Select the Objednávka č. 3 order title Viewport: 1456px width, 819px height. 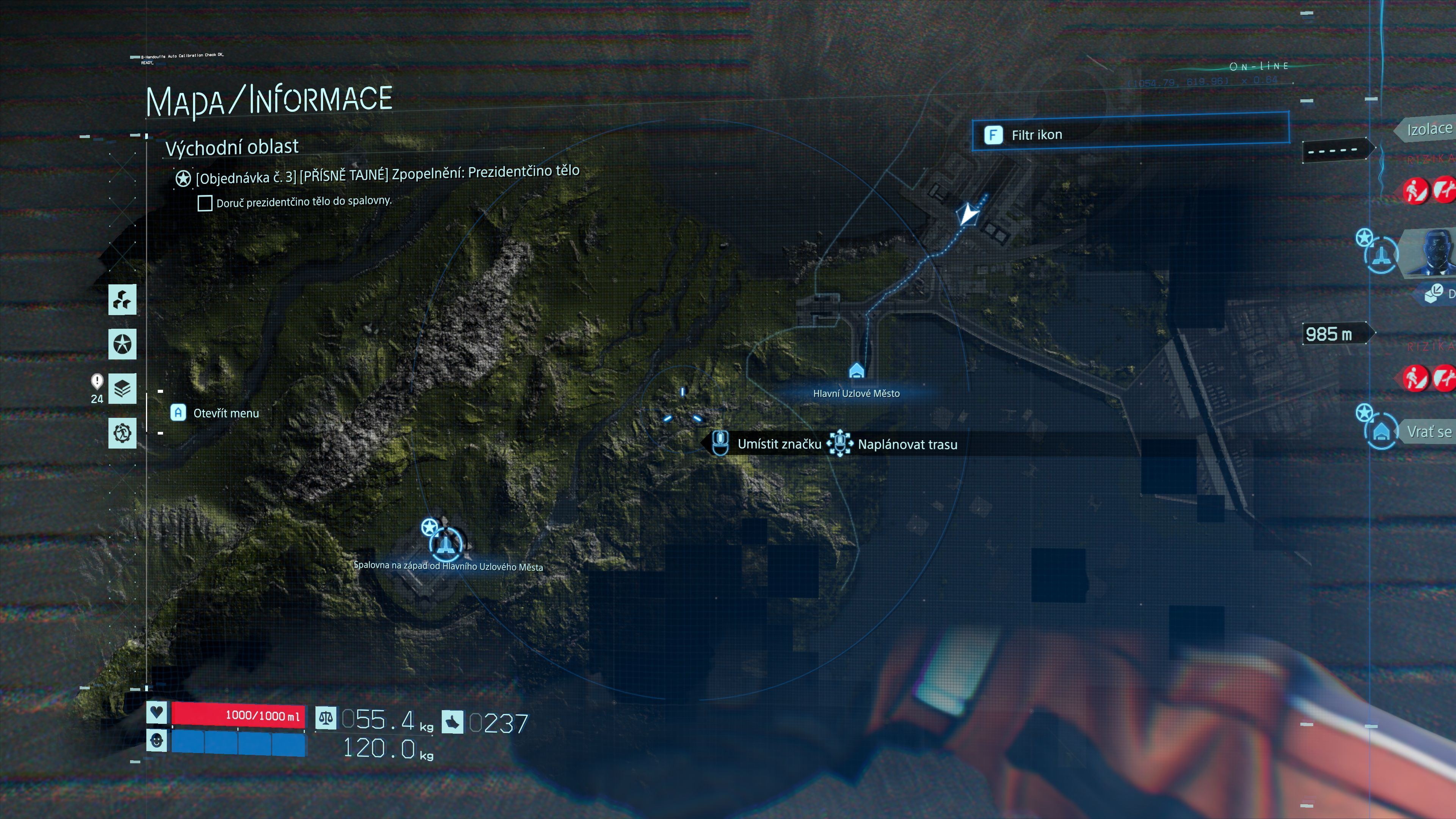click(x=387, y=175)
